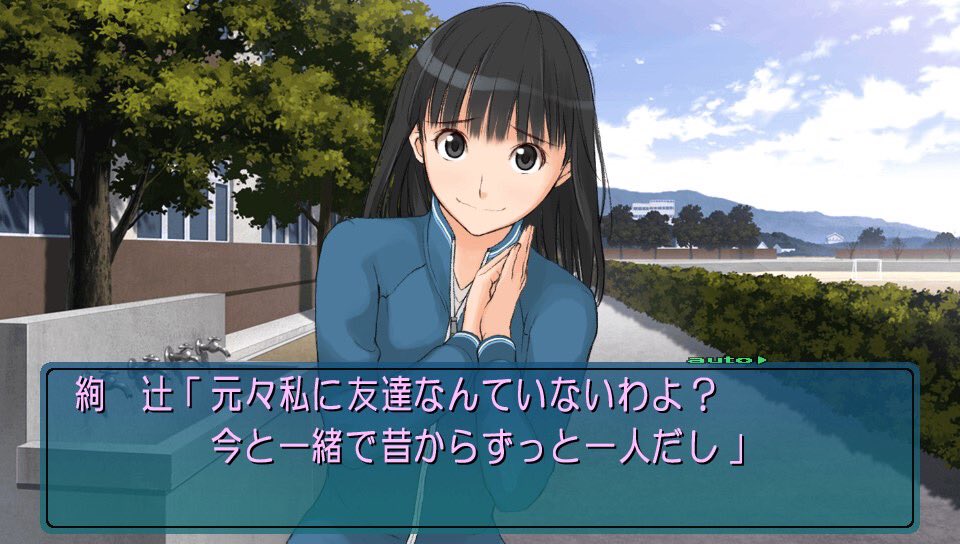This screenshot has width=960, height=544.
Task: Toggle the green auto-play indicator
Action: [713, 358]
